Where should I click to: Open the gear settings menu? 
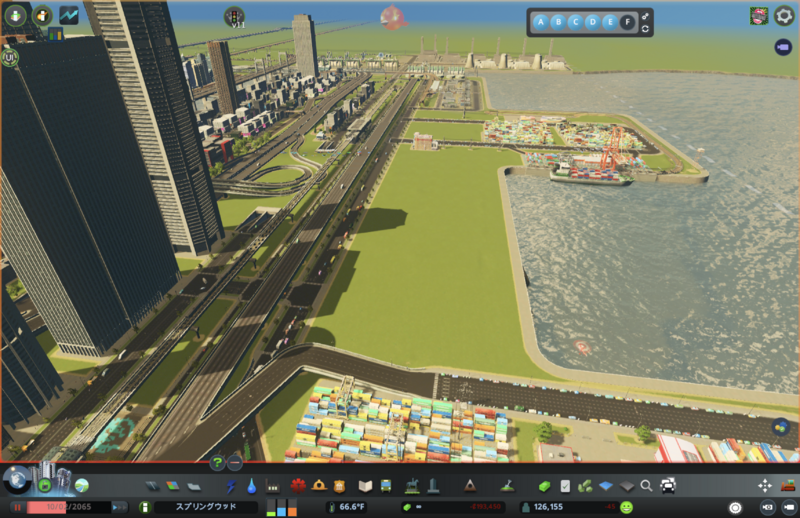pos(785,16)
